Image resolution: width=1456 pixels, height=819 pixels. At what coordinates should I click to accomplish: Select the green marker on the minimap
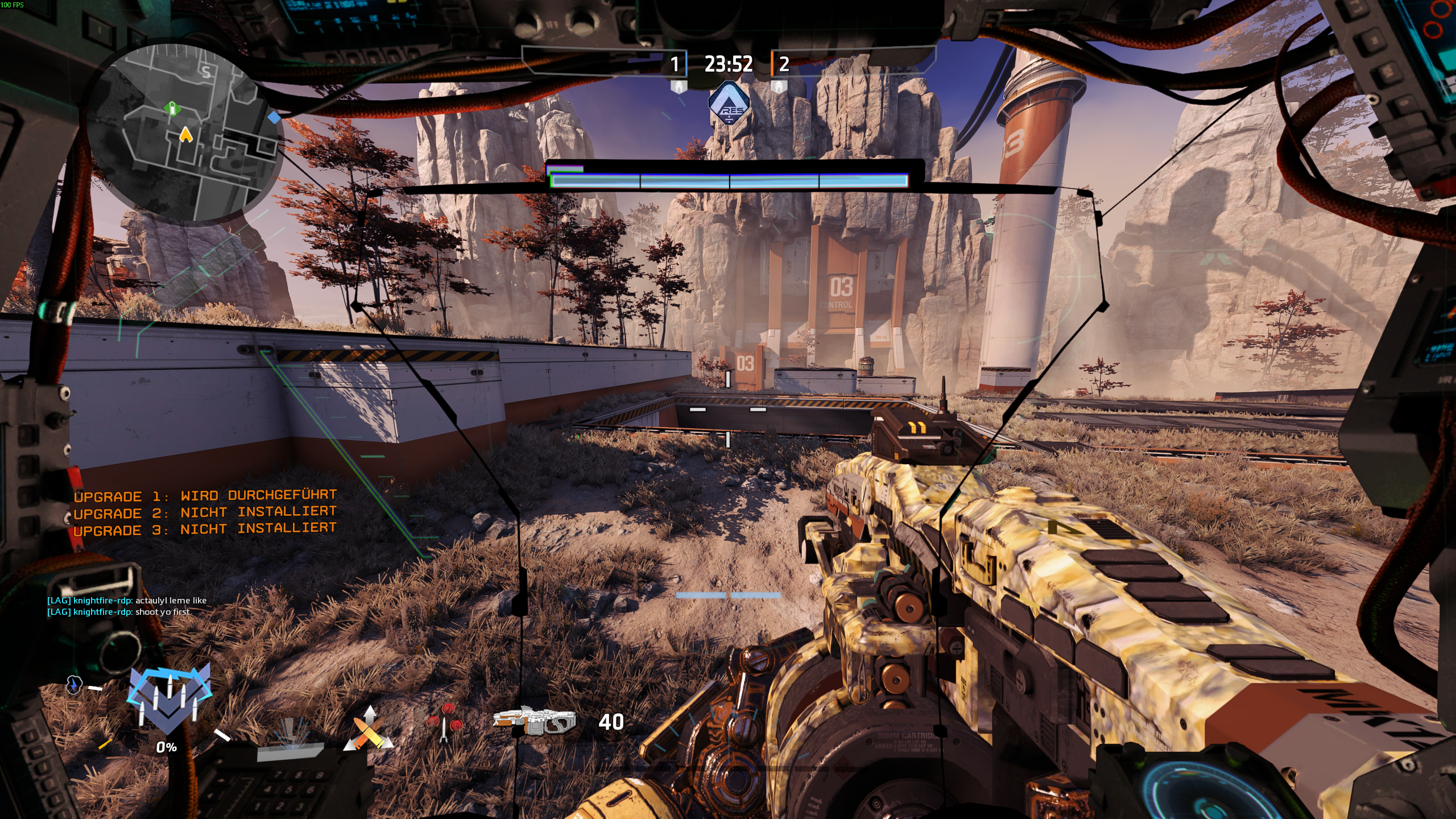tap(172, 108)
